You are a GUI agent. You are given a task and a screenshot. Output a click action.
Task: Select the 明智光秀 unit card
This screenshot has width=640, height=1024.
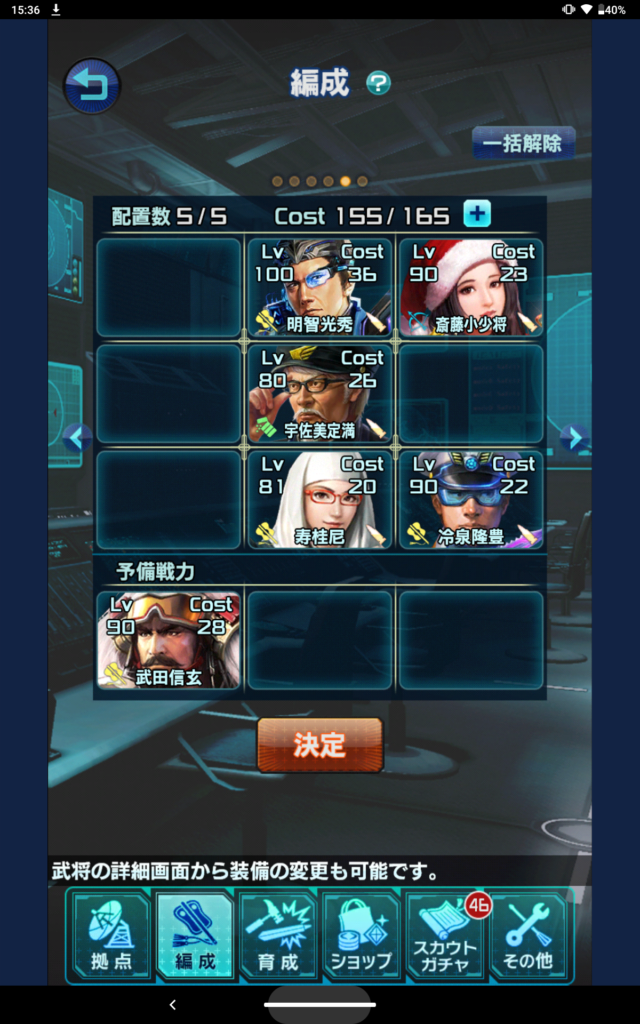[320, 287]
